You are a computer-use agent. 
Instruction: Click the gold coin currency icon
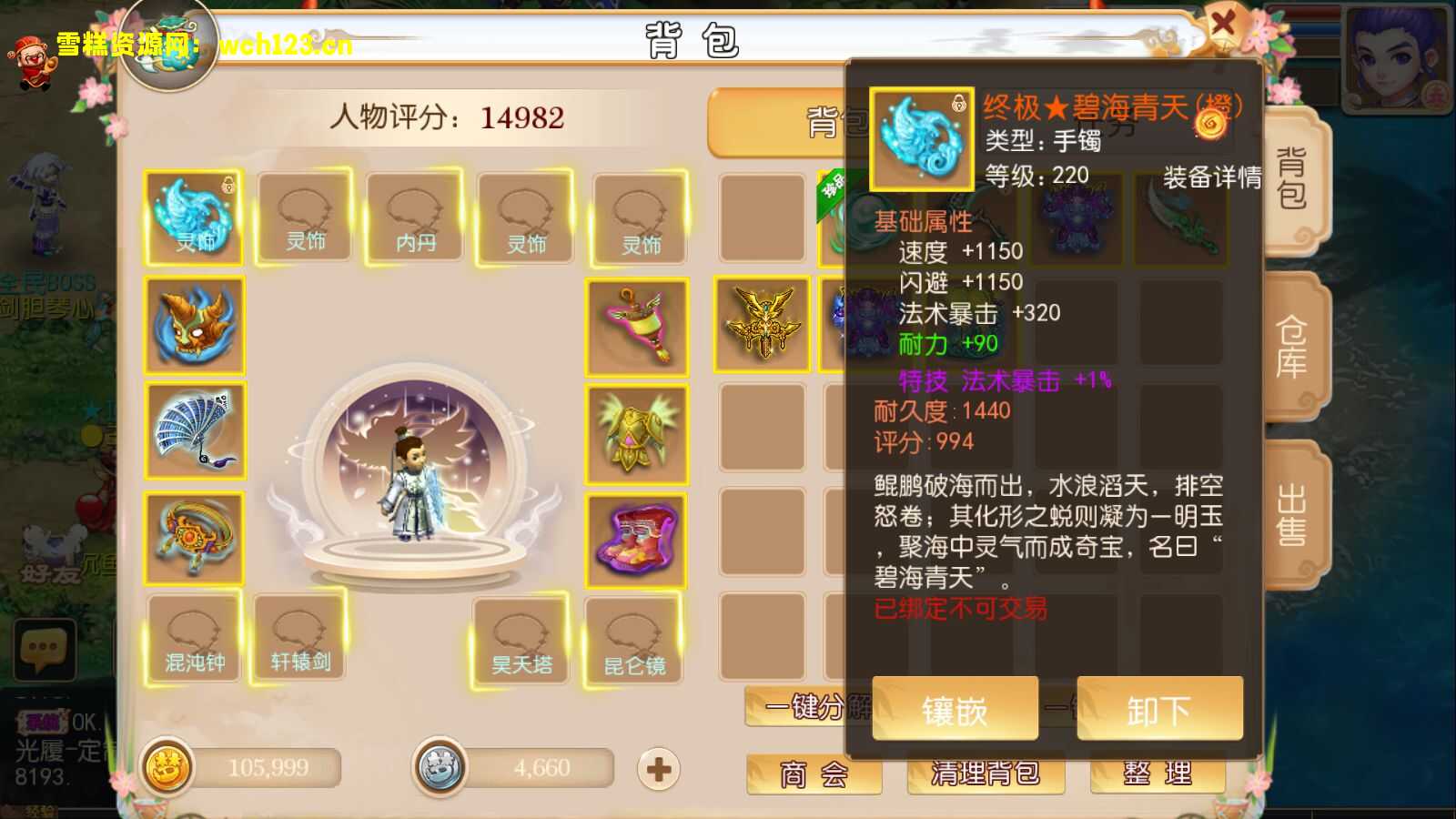(x=167, y=767)
